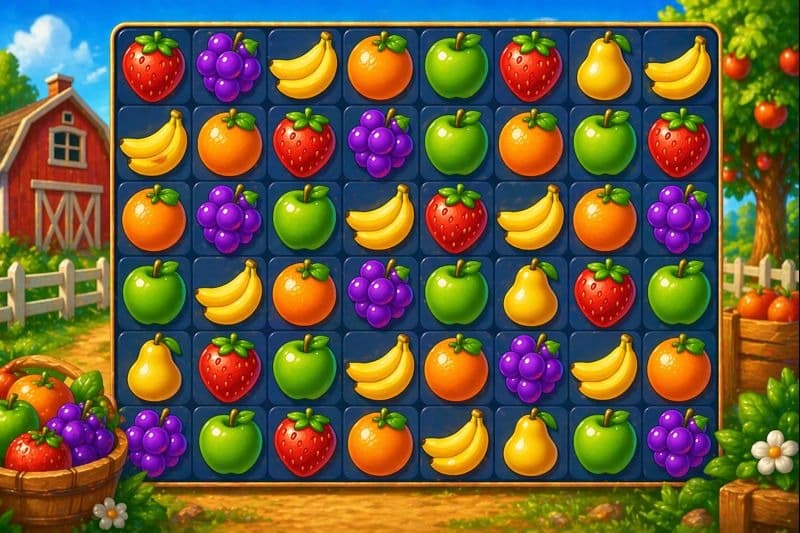Viewport: 800px width, 533px height.
Task: Choose the orange tile in the bottom row
Action: 380,443
